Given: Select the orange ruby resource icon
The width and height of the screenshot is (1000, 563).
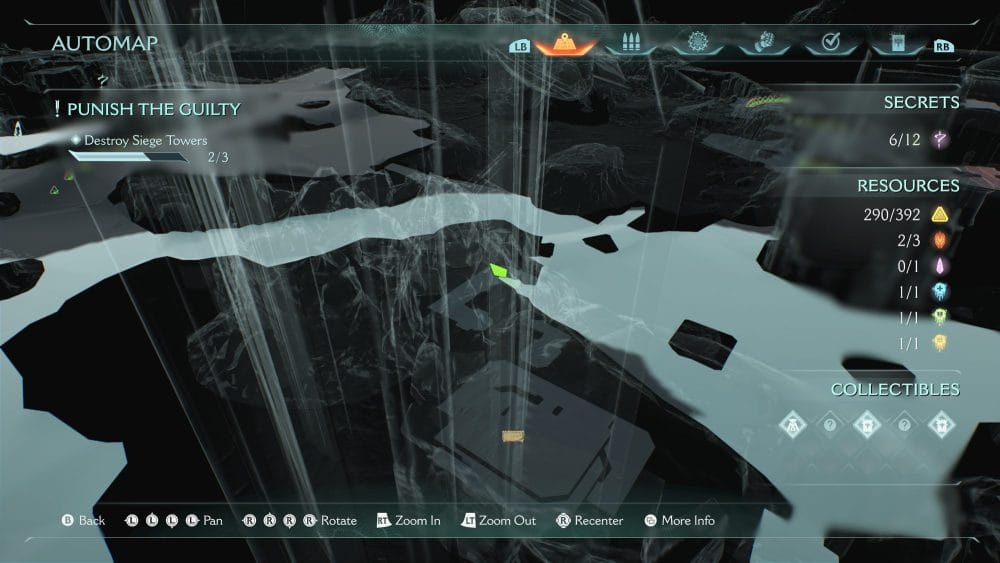Looking at the screenshot, I should (940, 240).
